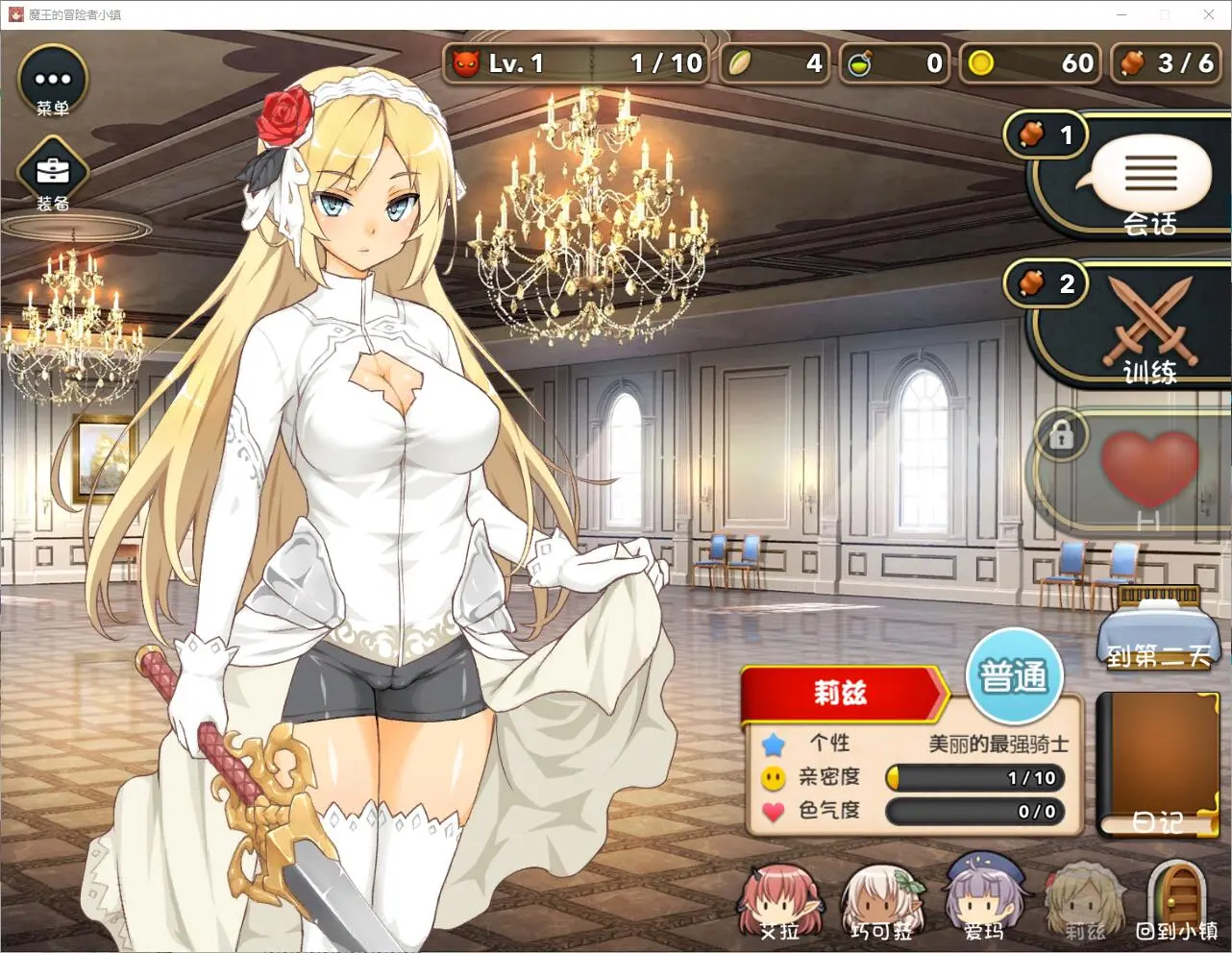The width and height of the screenshot is (1232, 953).
Task: Advance to next day with bed icon
Action: coord(1159,629)
